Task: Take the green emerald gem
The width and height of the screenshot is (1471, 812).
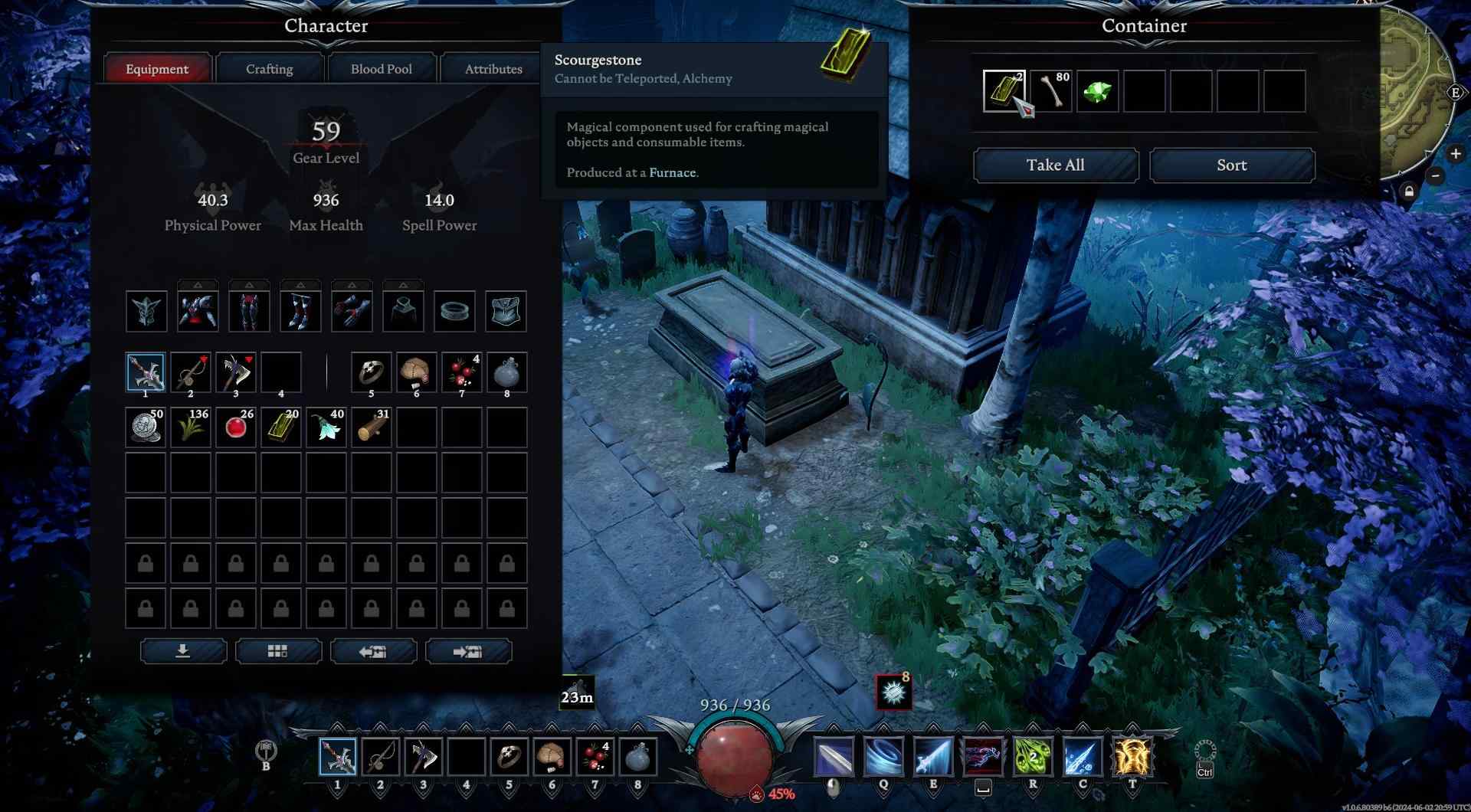Action: pyautogui.click(x=1097, y=91)
